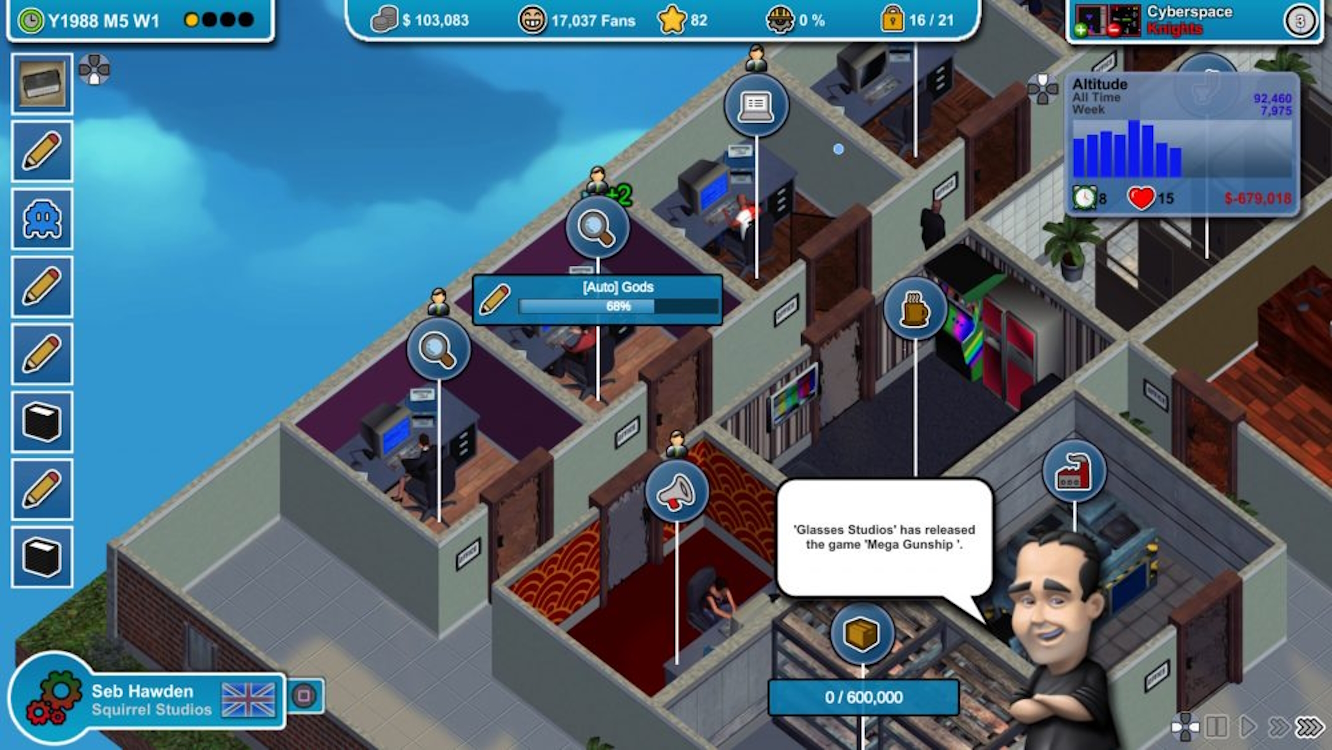Click the green plus on Cyberspace Knights
Viewport: 1332px width, 750px height.
tap(1080, 30)
